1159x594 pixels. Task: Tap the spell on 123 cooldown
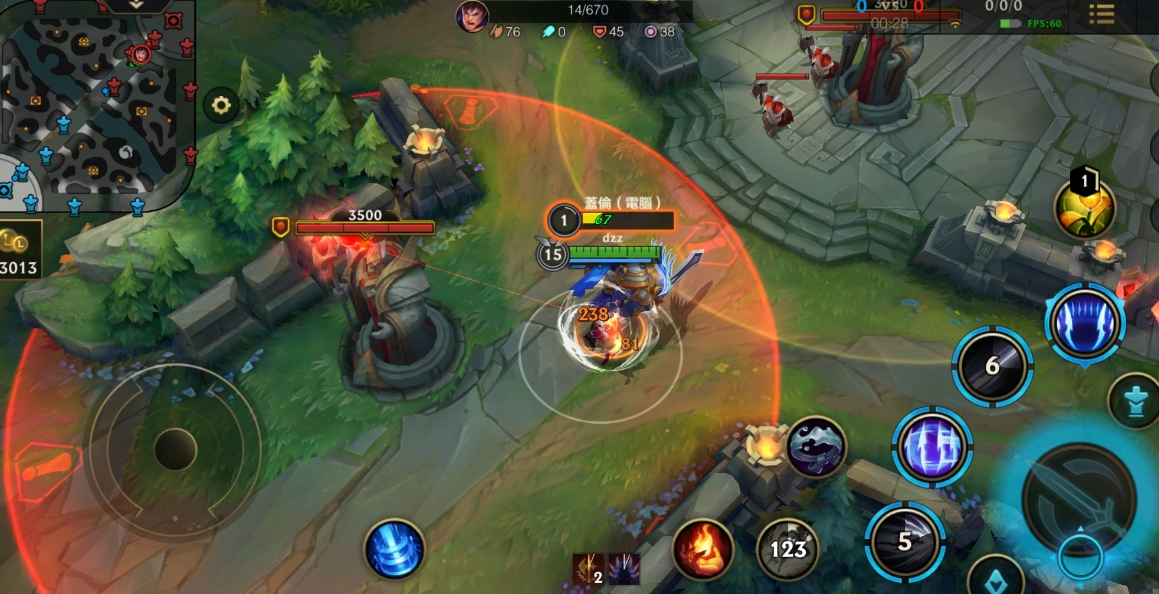(x=787, y=549)
